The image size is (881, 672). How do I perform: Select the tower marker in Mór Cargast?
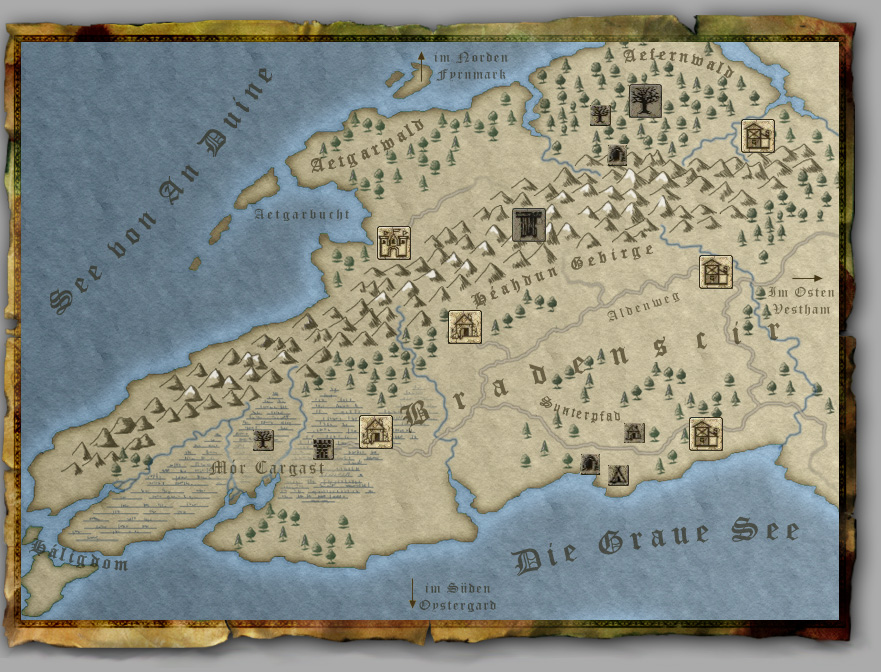coord(322,447)
